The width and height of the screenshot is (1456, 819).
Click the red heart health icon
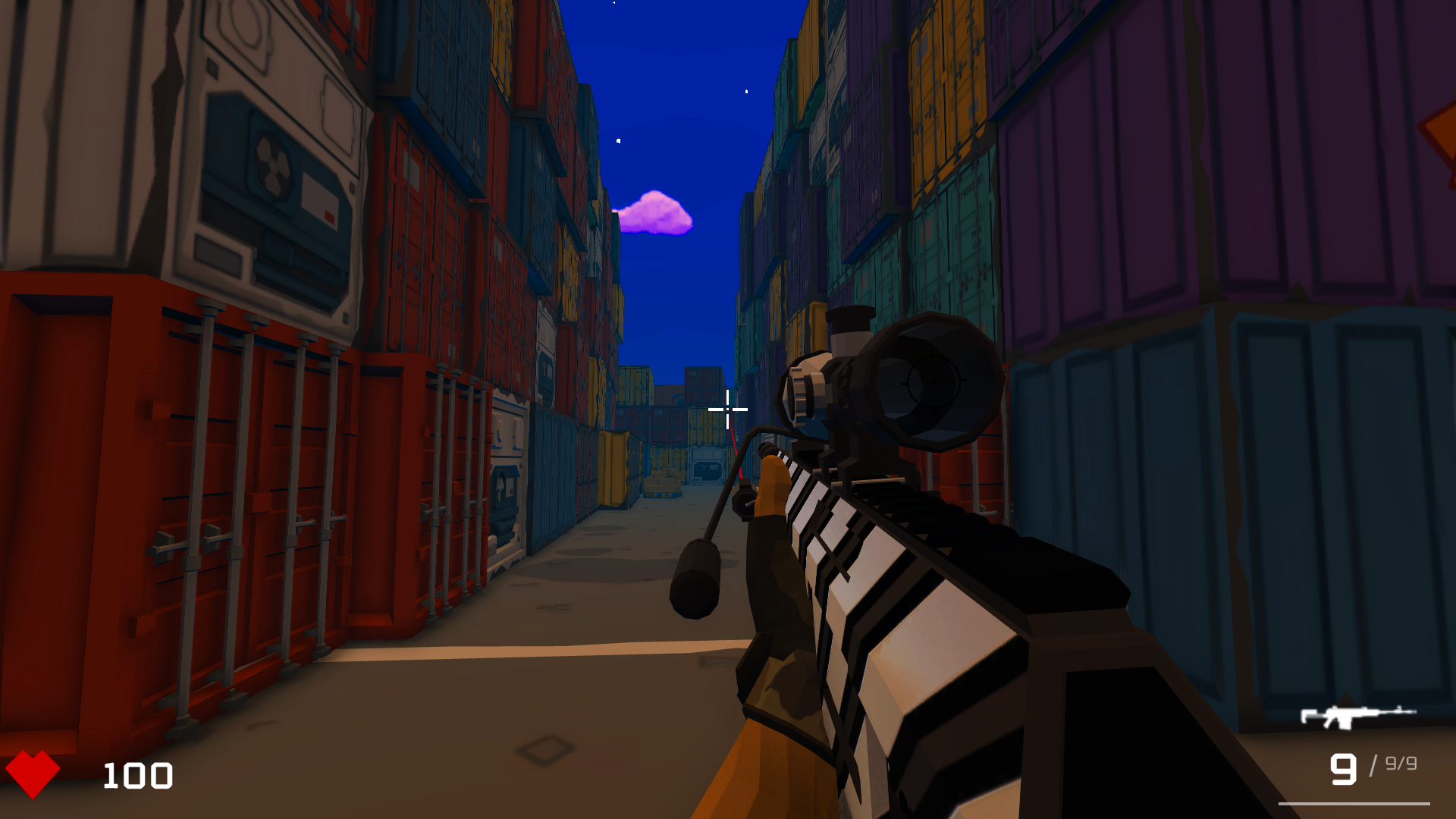[x=34, y=775]
